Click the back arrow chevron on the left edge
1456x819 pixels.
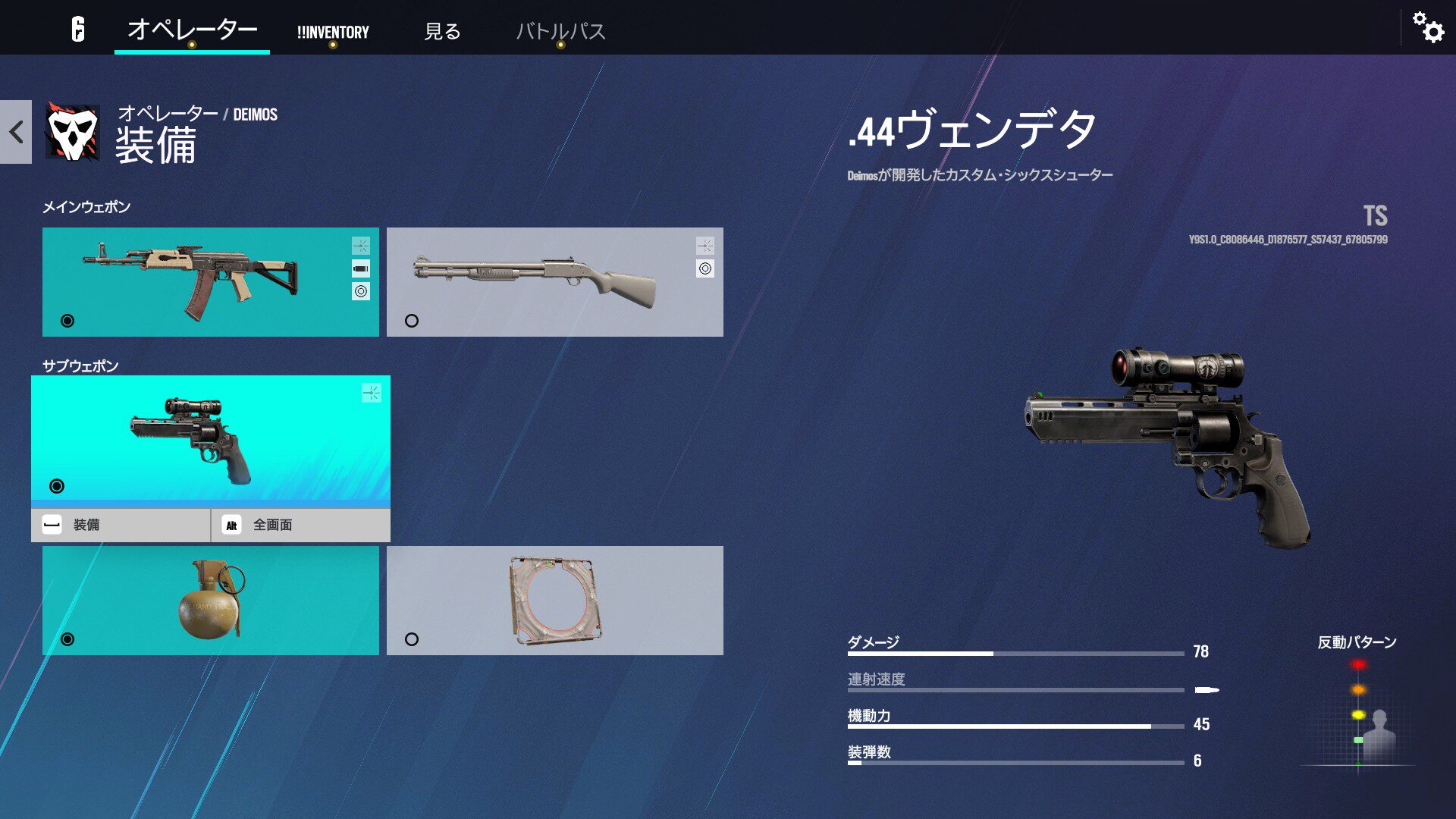tap(14, 131)
